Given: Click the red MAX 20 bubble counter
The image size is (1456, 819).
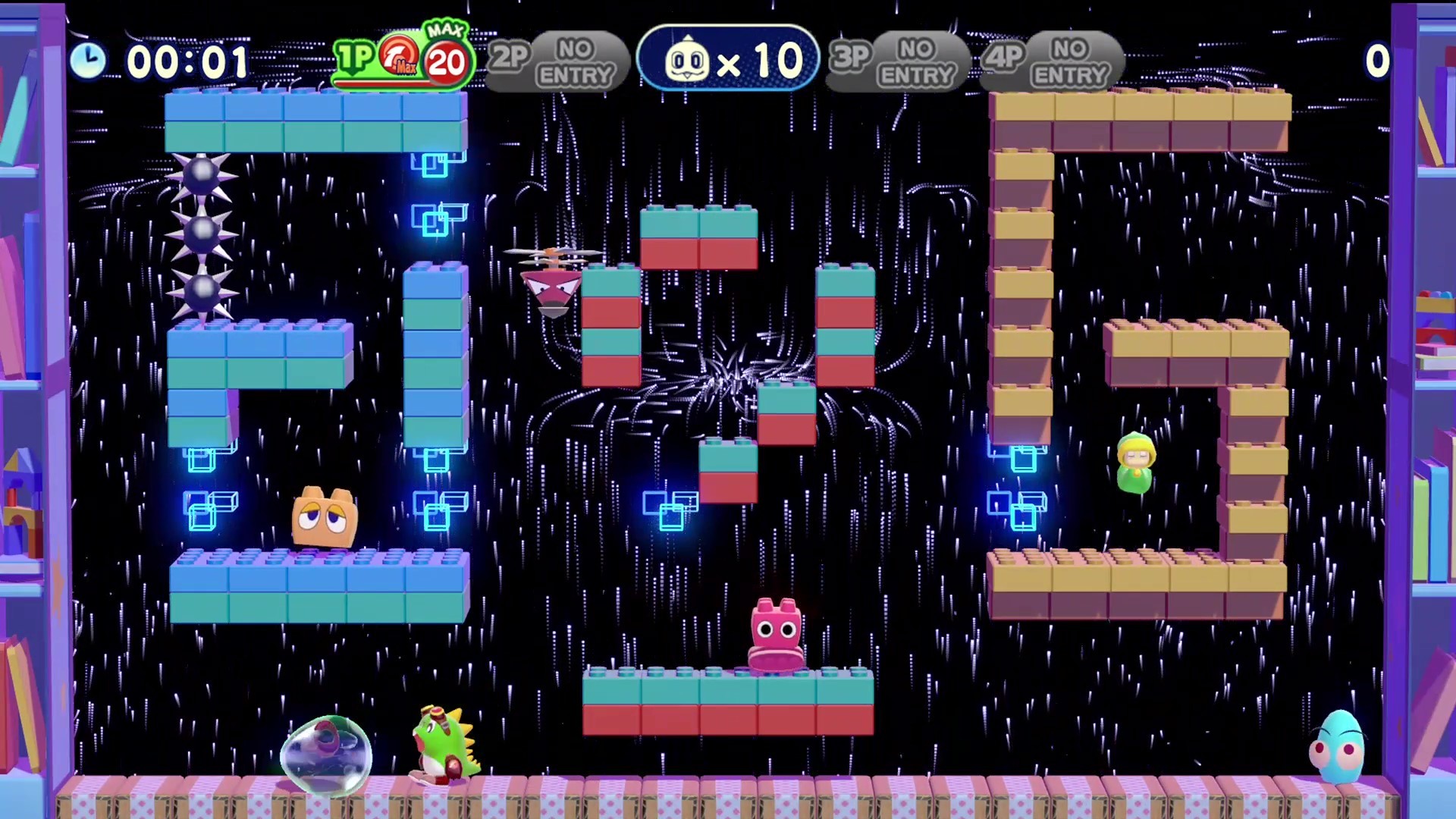Looking at the screenshot, I should coord(444,62).
